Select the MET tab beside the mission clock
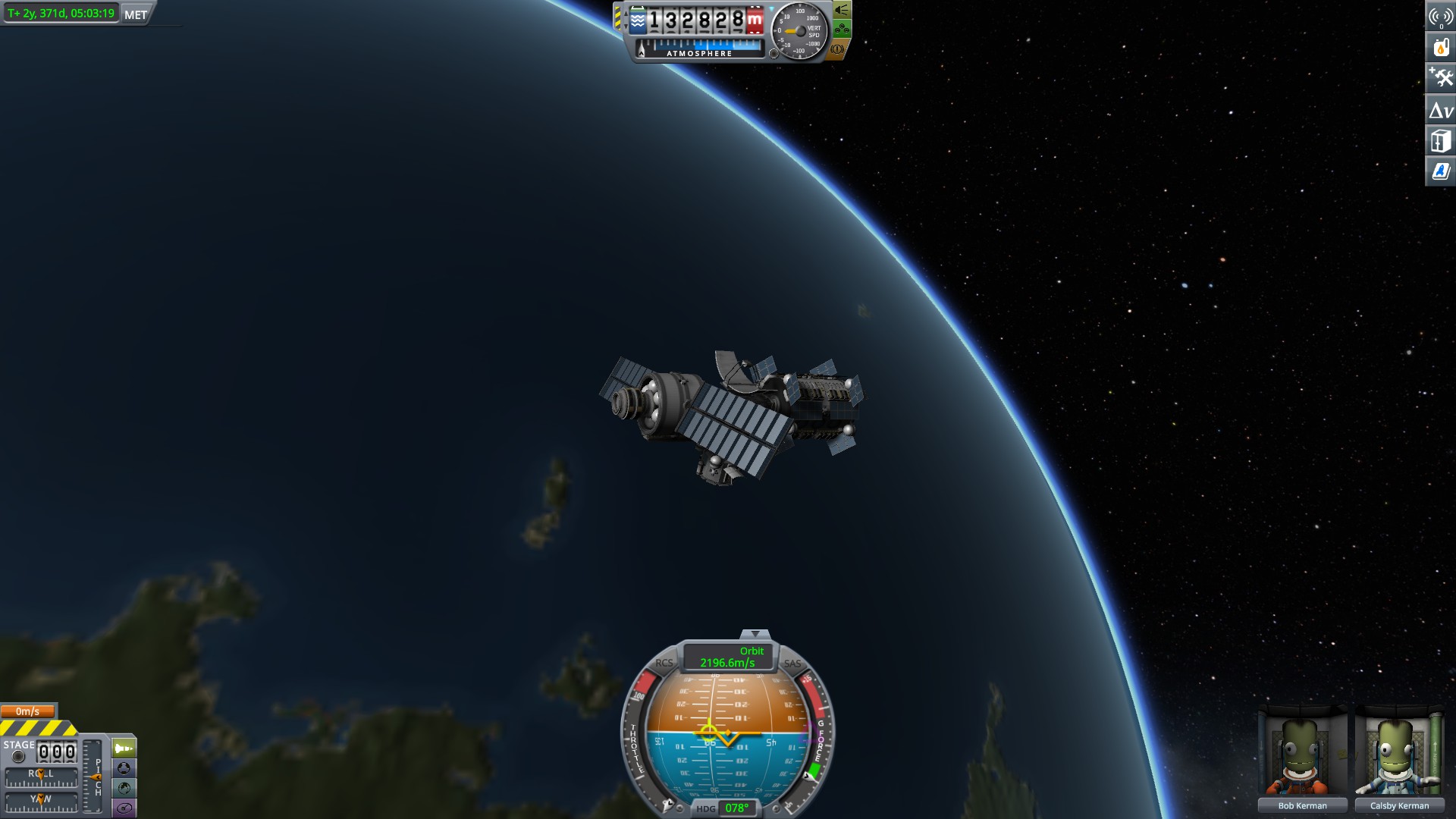1456x819 pixels. [x=134, y=13]
